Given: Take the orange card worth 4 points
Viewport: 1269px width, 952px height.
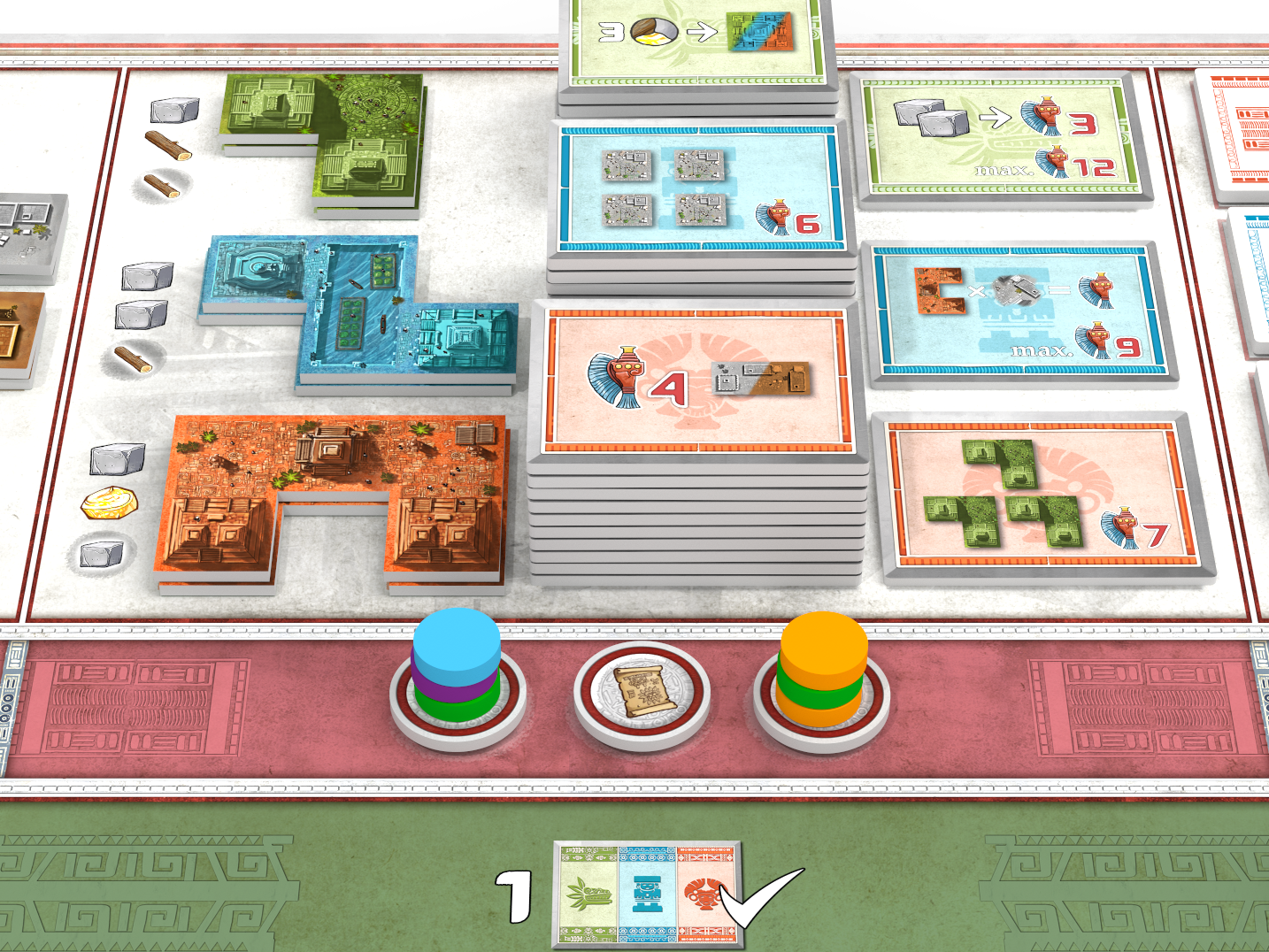Looking at the screenshot, I should coord(696,380).
